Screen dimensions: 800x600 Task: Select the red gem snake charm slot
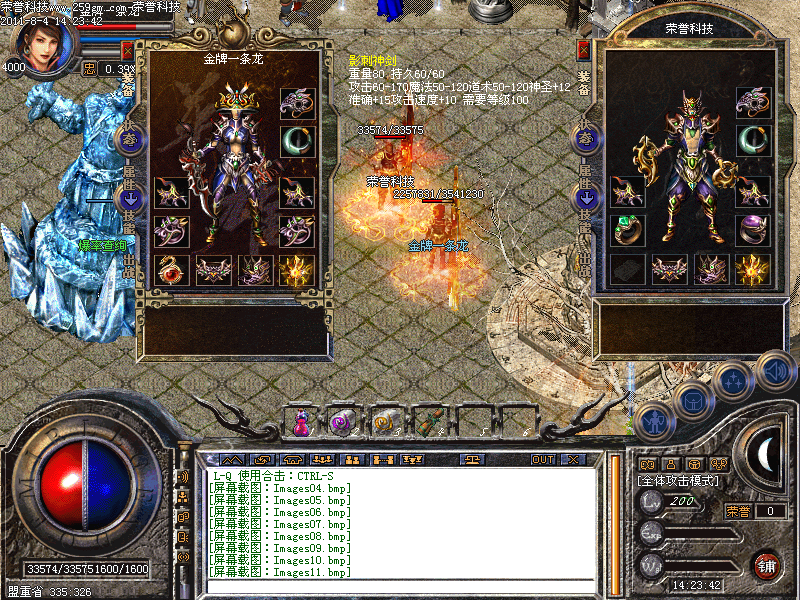tap(172, 269)
